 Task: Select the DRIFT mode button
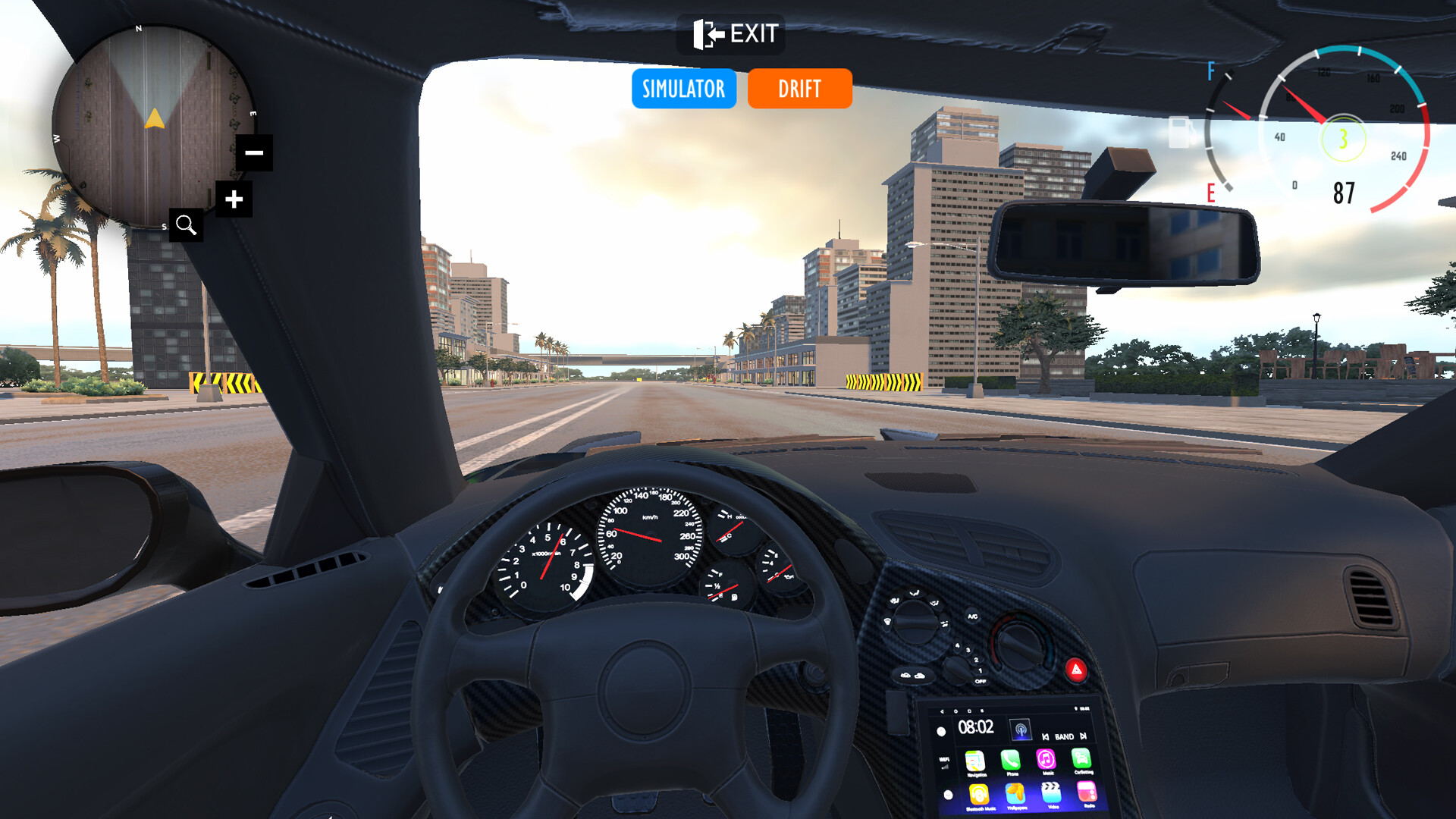[x=799, y=89]
